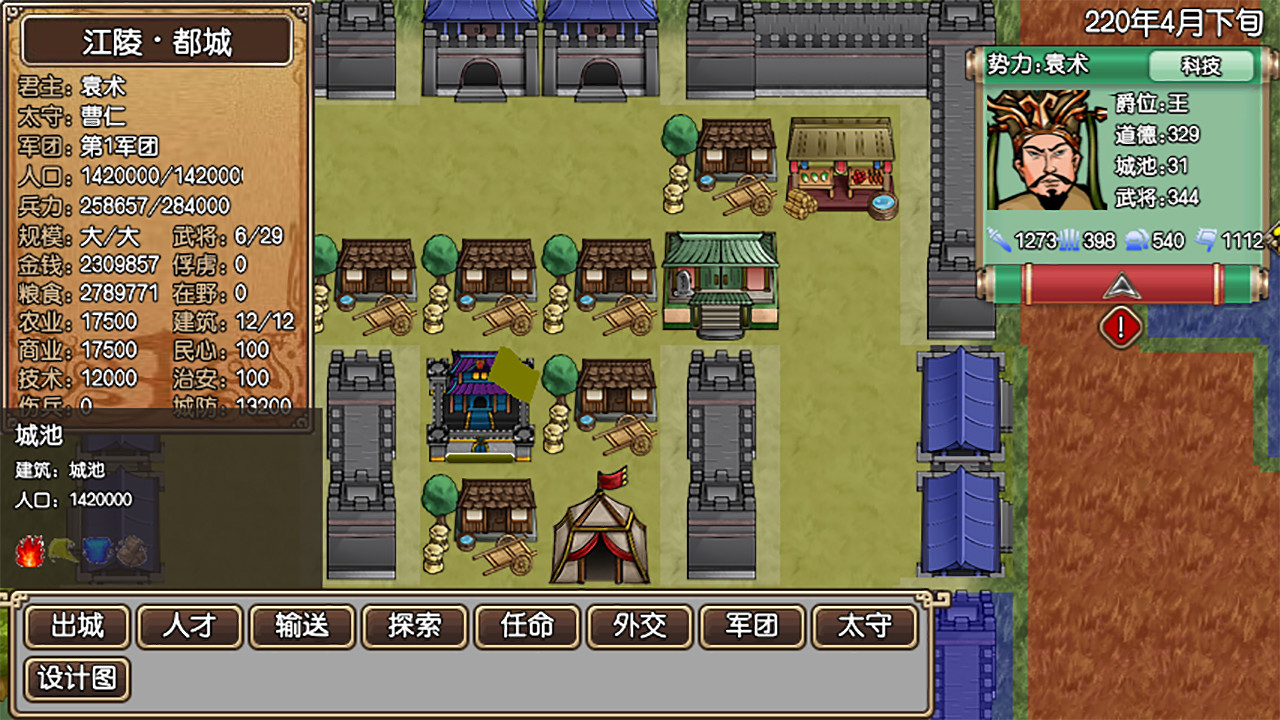
Task: Click the sword resource icon showing 1273
Action: [x=999, y=240]
